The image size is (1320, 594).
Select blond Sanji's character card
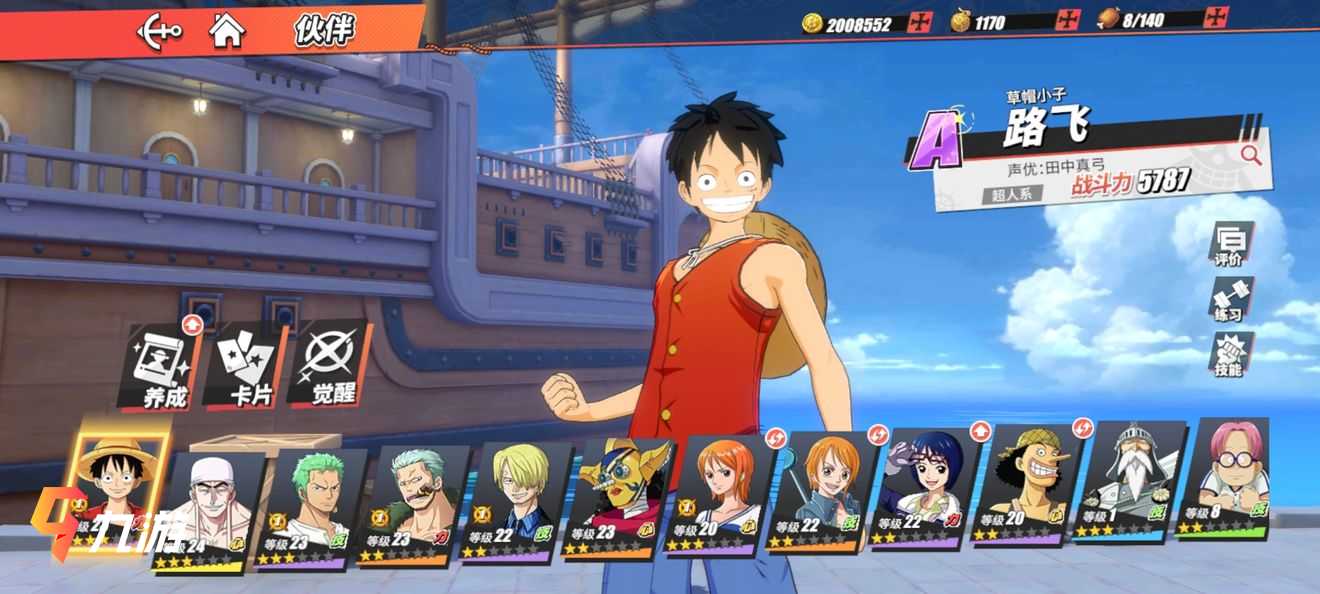pos(516,502)
